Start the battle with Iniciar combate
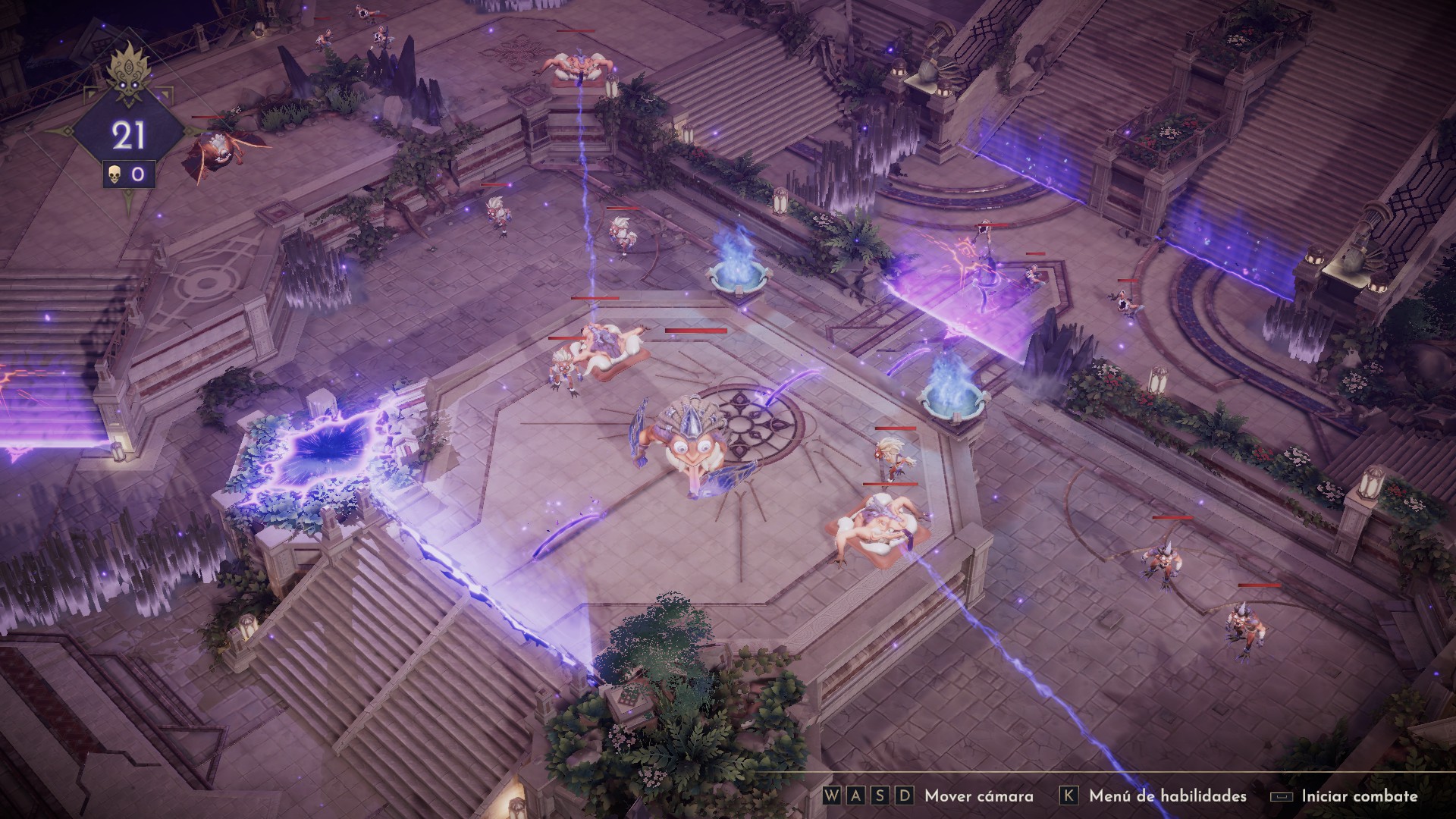Viewport: 1456px width, 819px height. tap(1358, 796)
